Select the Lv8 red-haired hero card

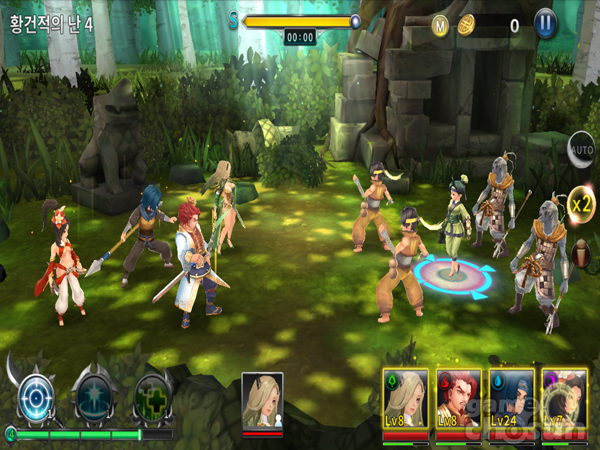458,402
